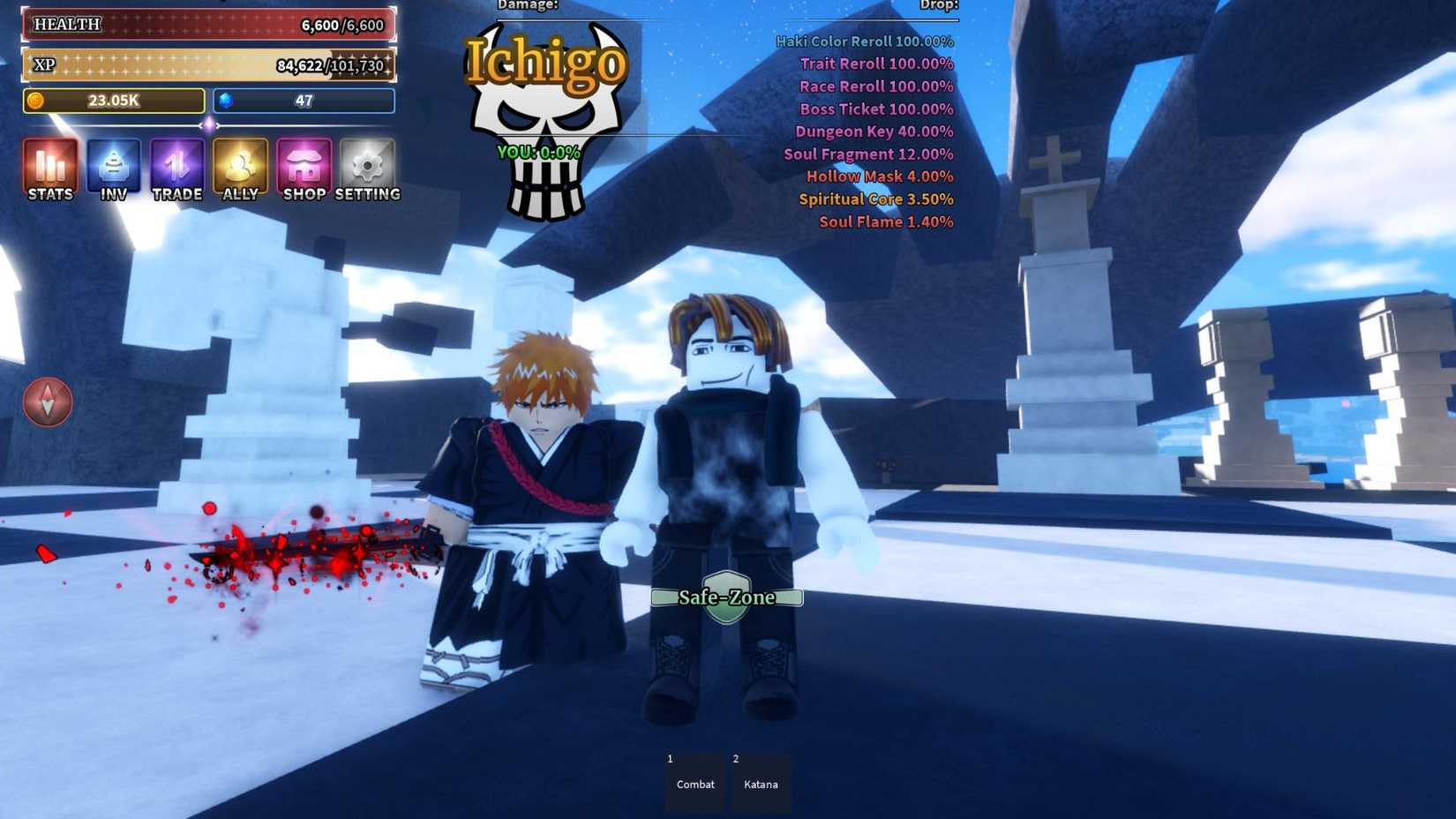This screenshot has width=1456, height=819.
Task: Select the Combat hotbar slot
Action: click(x=694, y=780)
